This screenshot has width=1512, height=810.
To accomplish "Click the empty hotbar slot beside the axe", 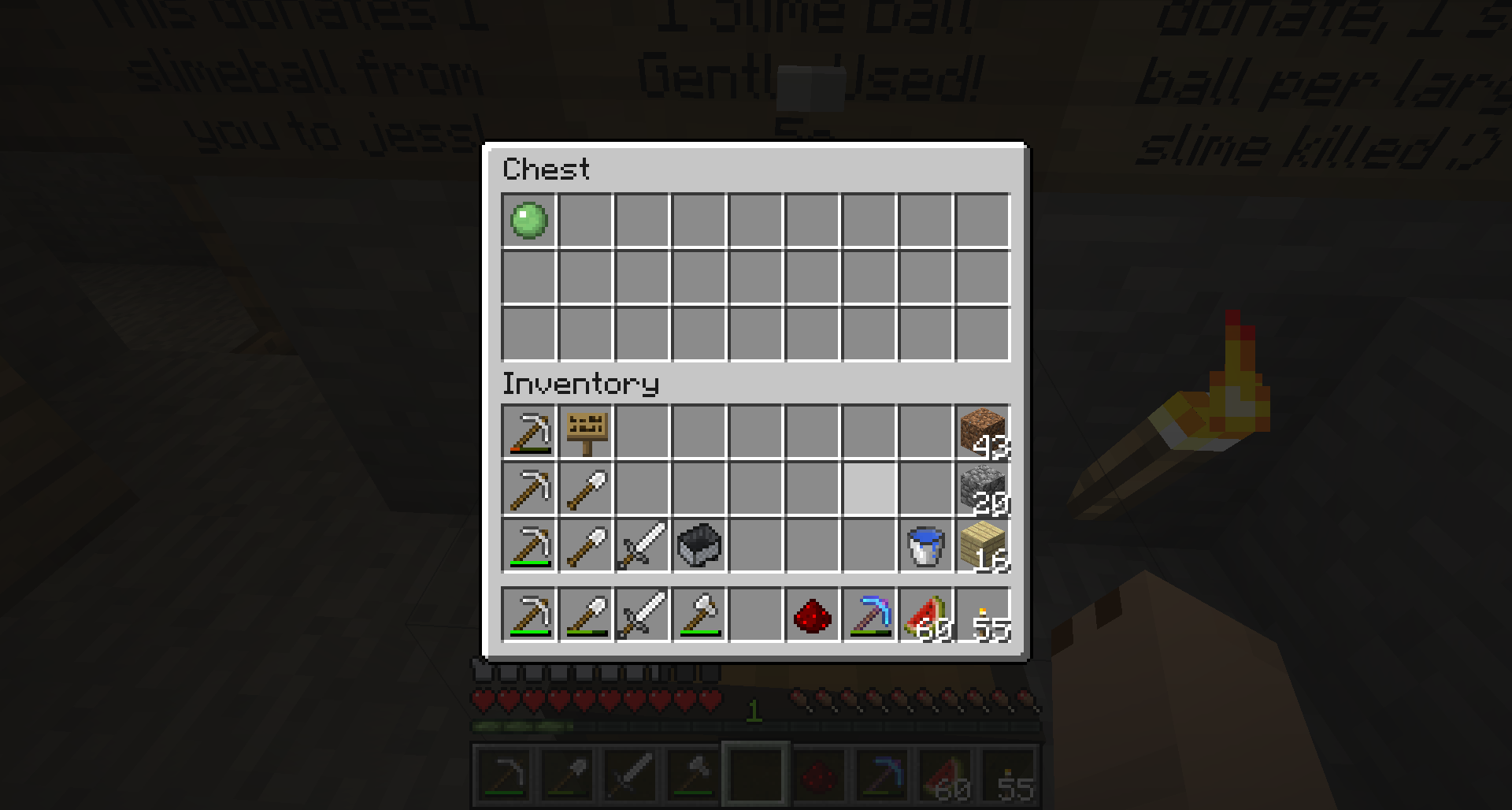I will (754, 615).
